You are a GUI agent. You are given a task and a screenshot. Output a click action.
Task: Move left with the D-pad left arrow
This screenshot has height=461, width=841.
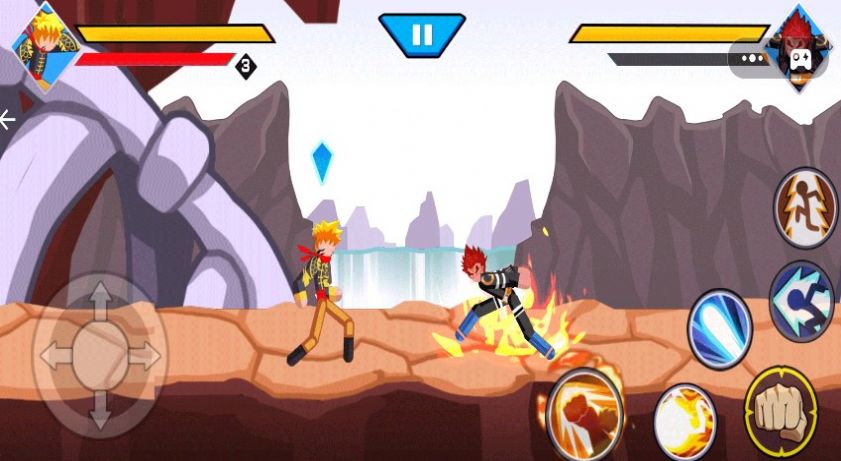[55, 355]
